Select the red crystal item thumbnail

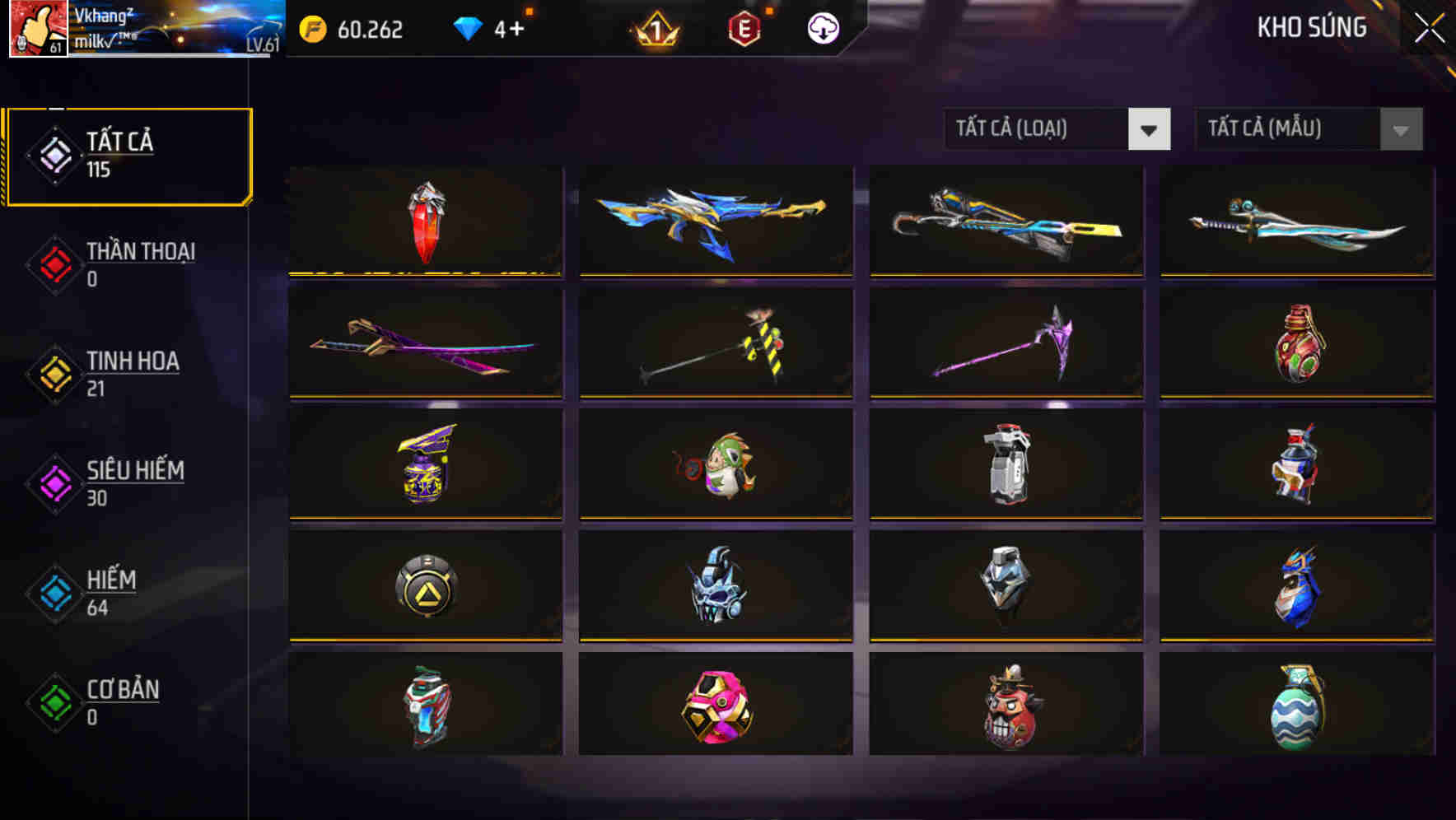tap(425, 222)
